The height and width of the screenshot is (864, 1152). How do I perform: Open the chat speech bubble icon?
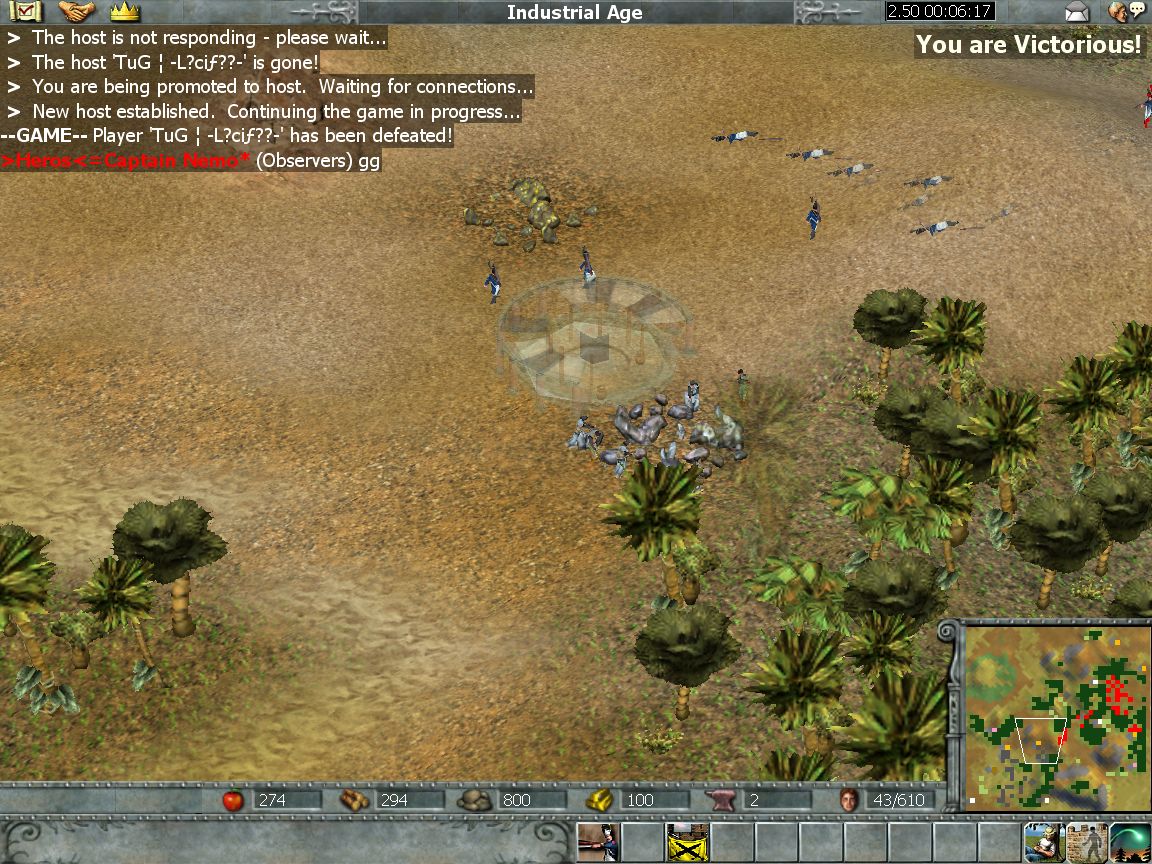(1127, 12)
